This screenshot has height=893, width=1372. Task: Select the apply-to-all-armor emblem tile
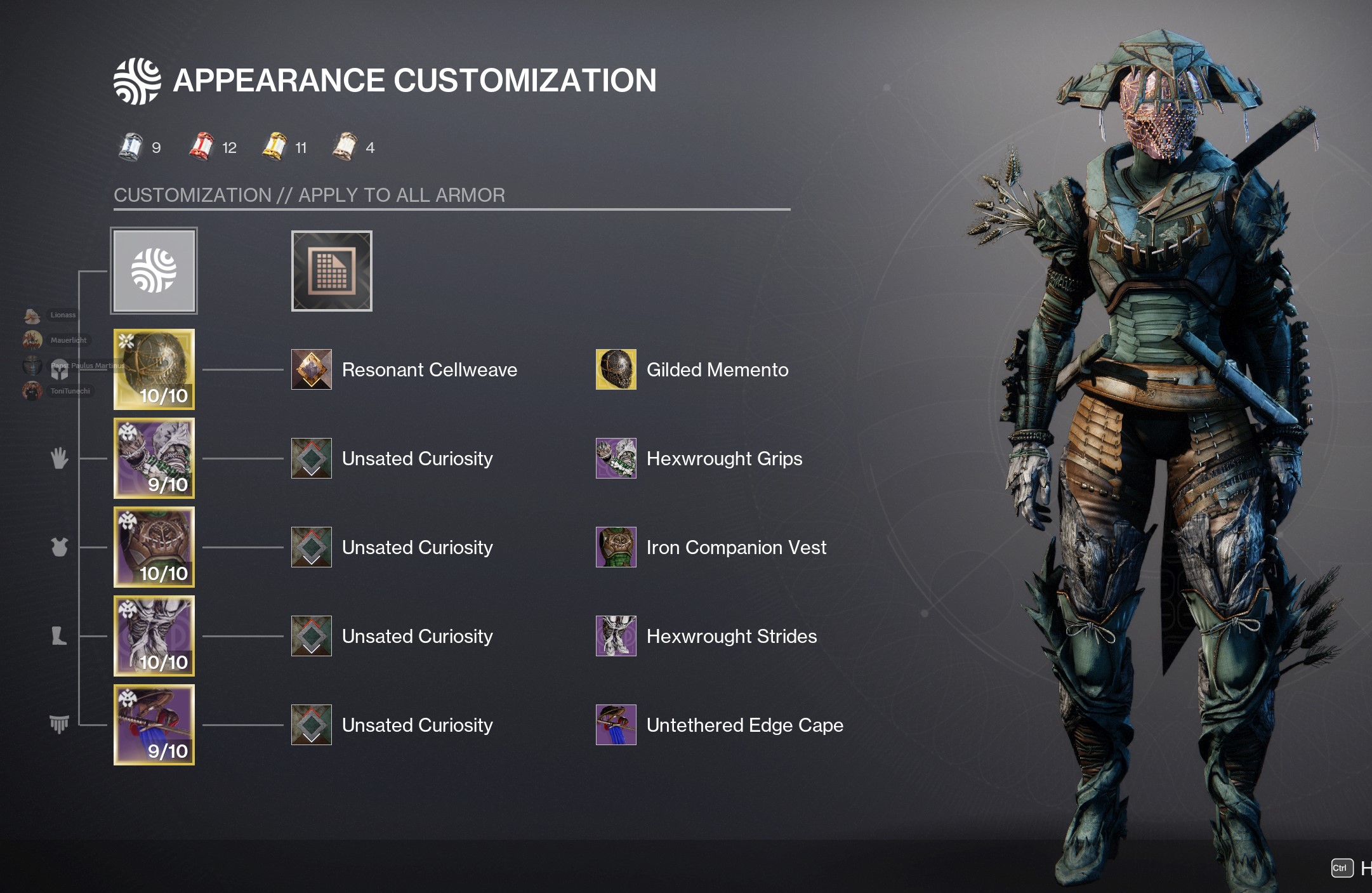pos(154,270)
